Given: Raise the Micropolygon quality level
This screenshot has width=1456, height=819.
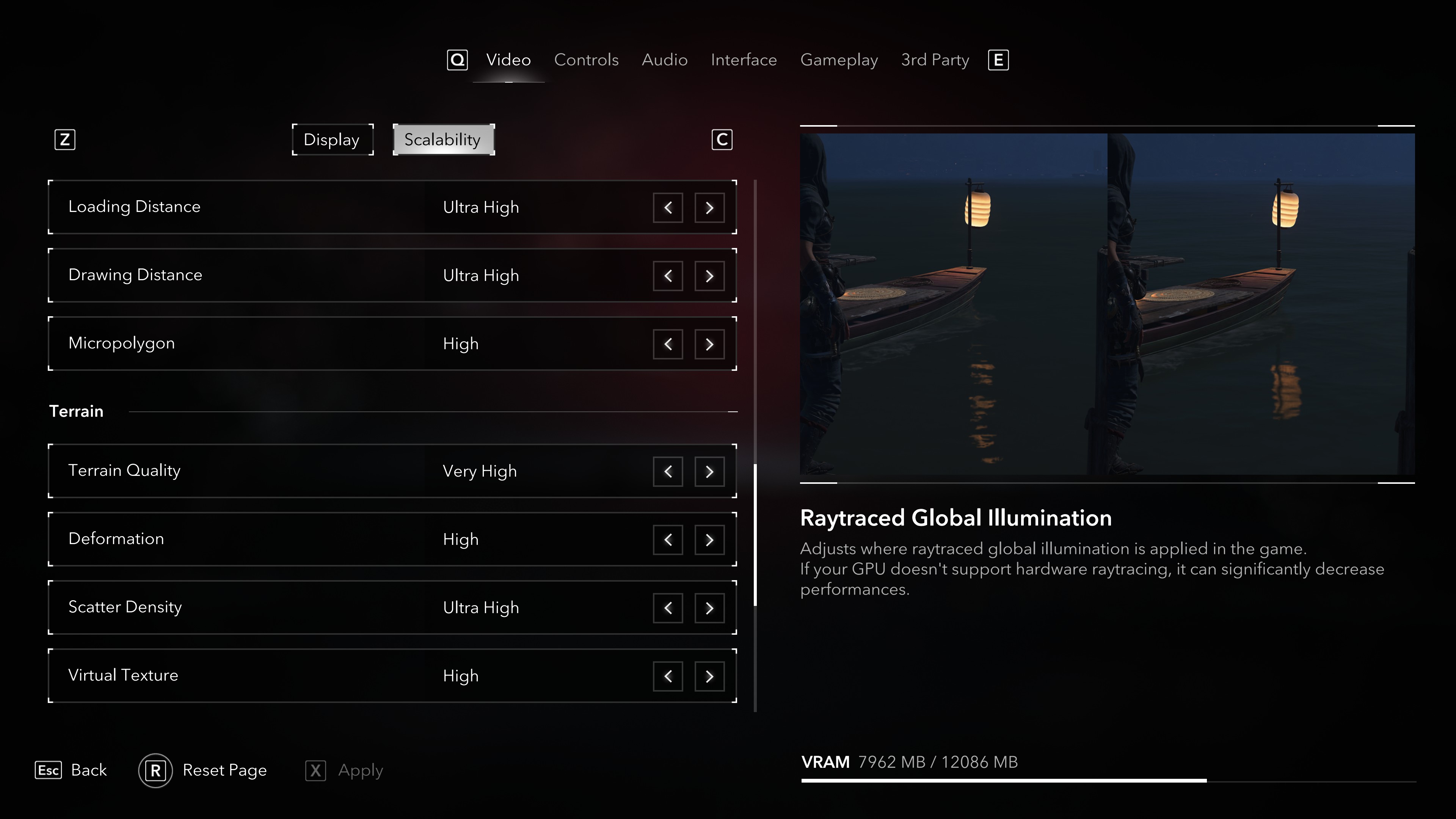Looking at the screenshot, I should click(x=709, y=344).
